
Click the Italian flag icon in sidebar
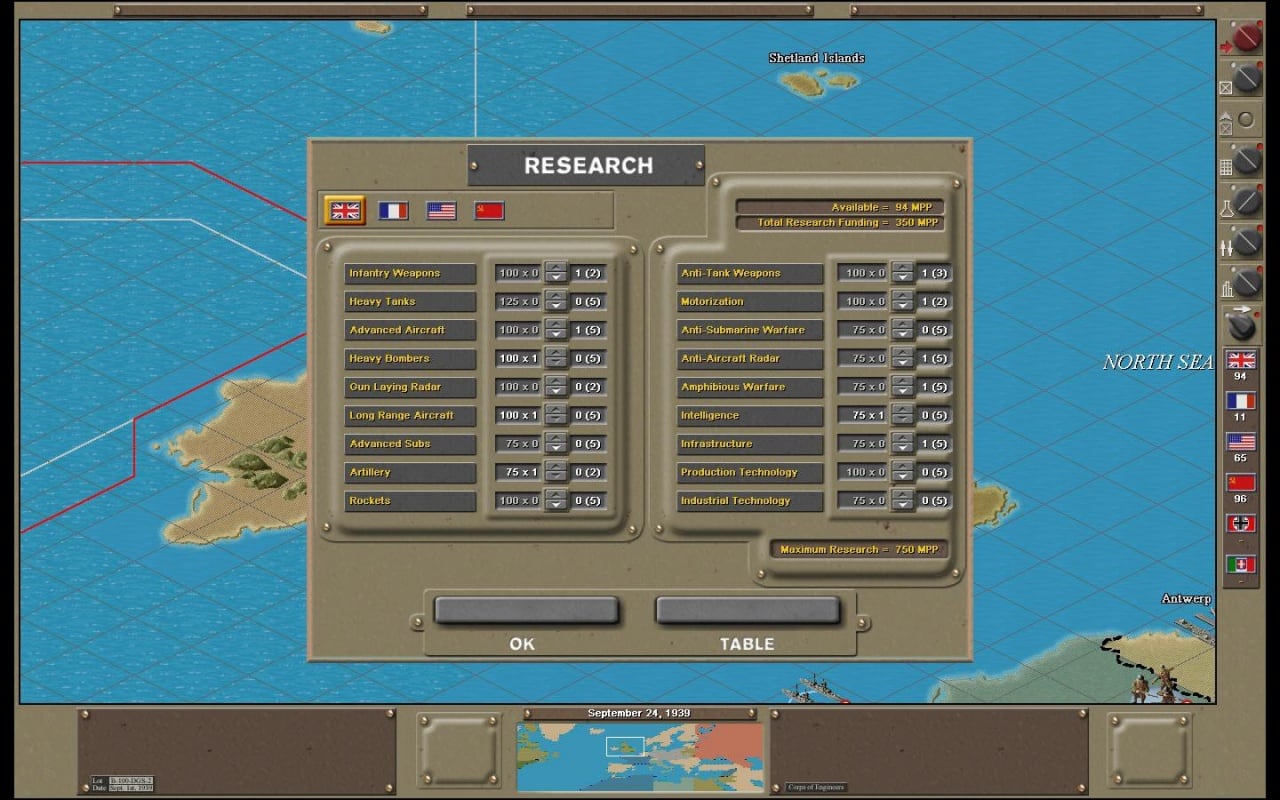point(1240,562)
